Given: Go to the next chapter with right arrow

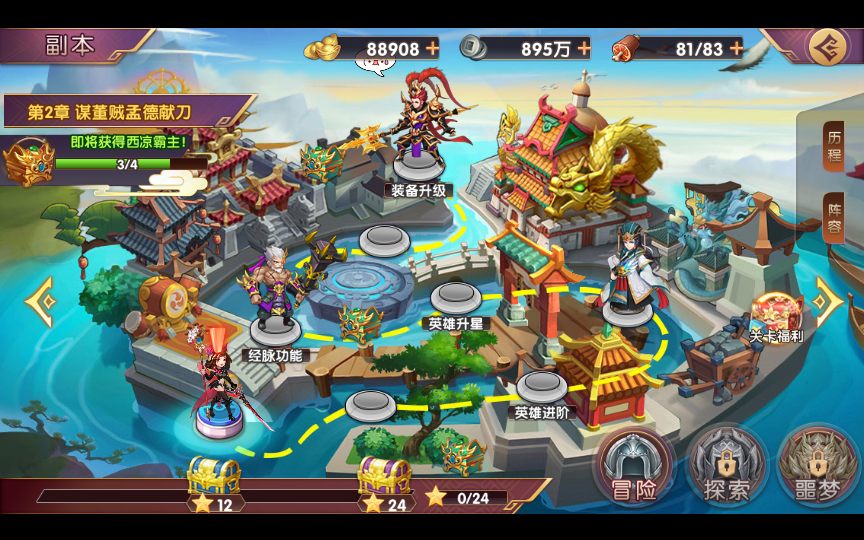Looking at the screenshot, I should pyautogui.click(x=828, y=302).
